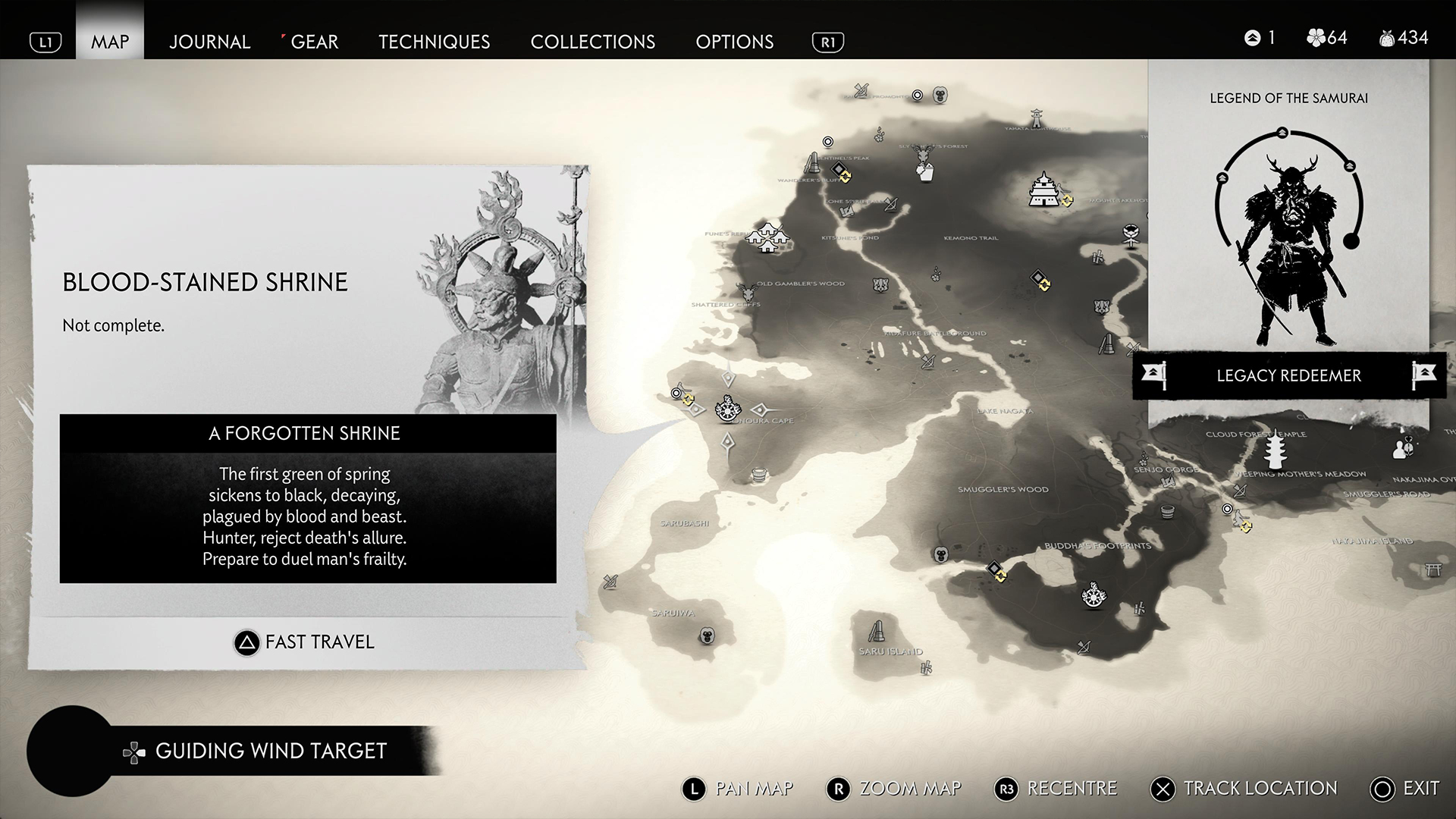Switch to the JOURNAL tab
1456x819 pixels.
click(x=209, y=42)
